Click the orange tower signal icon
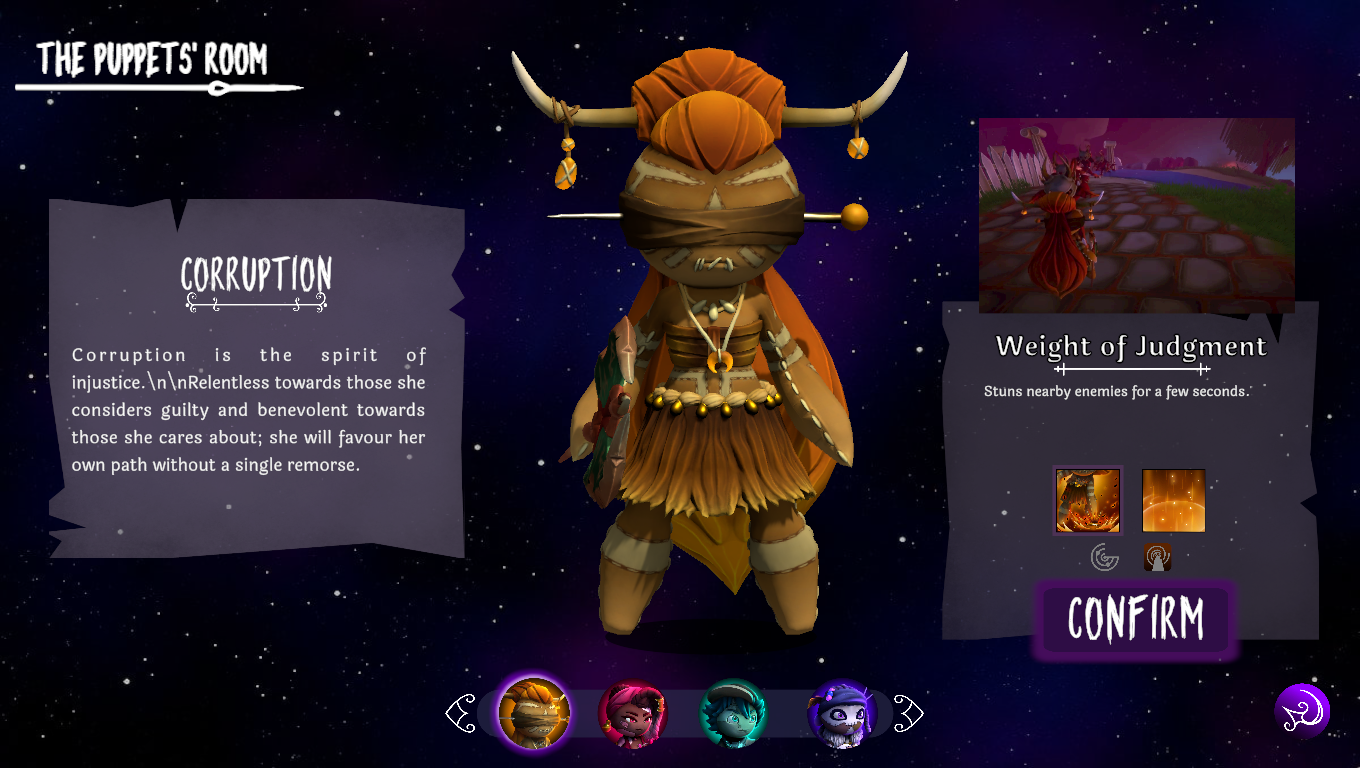Image resolution: width=1360 pixels, height=768 pixels. [1158, 557]
